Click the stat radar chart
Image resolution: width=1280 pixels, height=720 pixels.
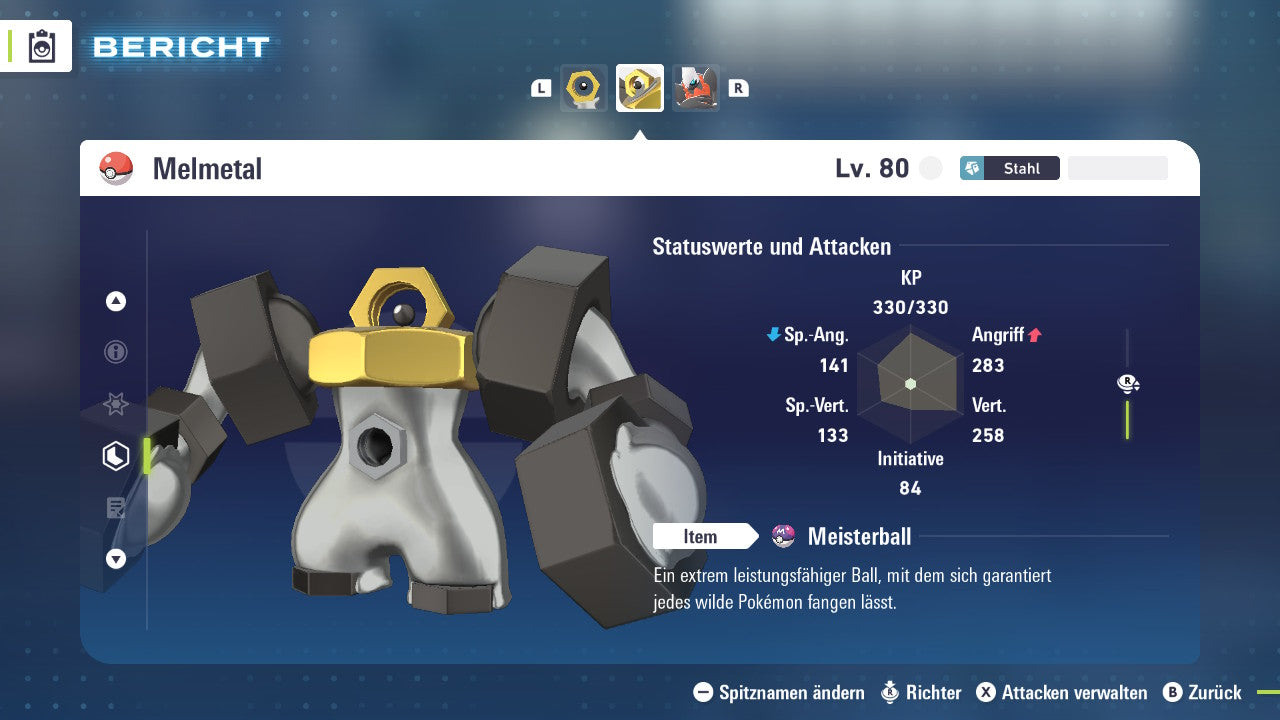tap(910, 383)
